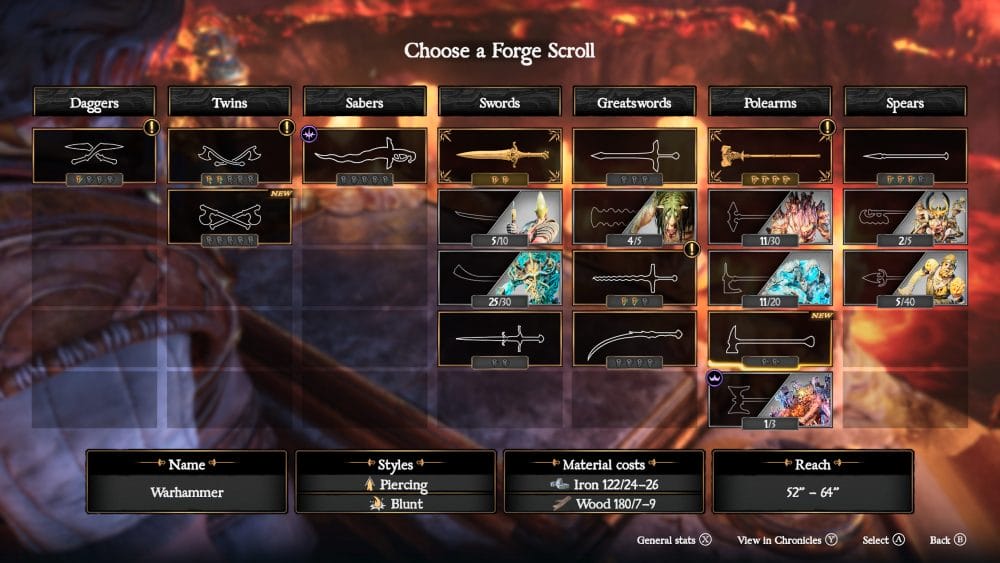
Task: Click the locked polearm scroll showing 11/30
Action: (770, 217)
